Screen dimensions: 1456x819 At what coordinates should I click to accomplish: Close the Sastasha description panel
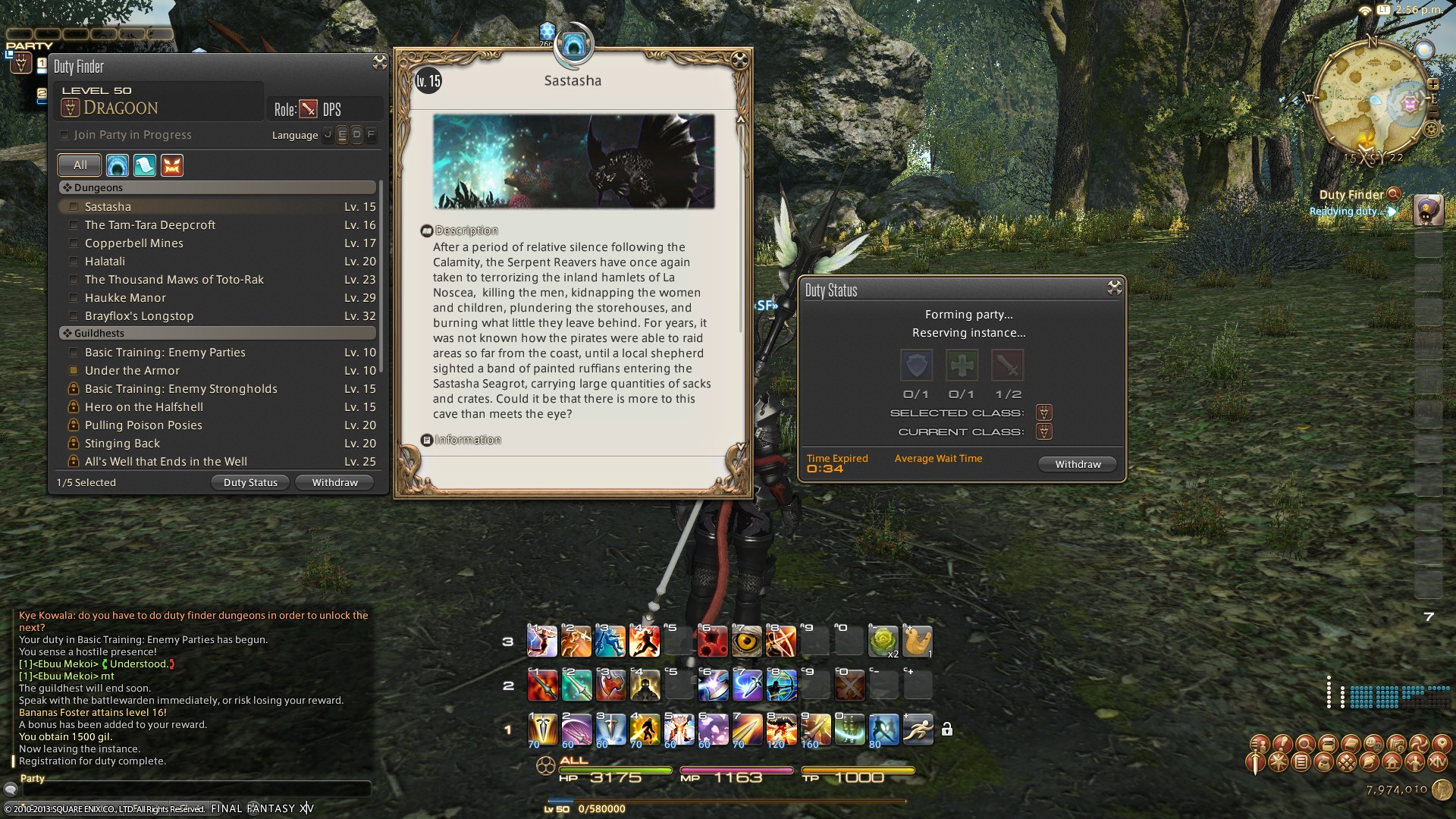(x=739, y=59)
